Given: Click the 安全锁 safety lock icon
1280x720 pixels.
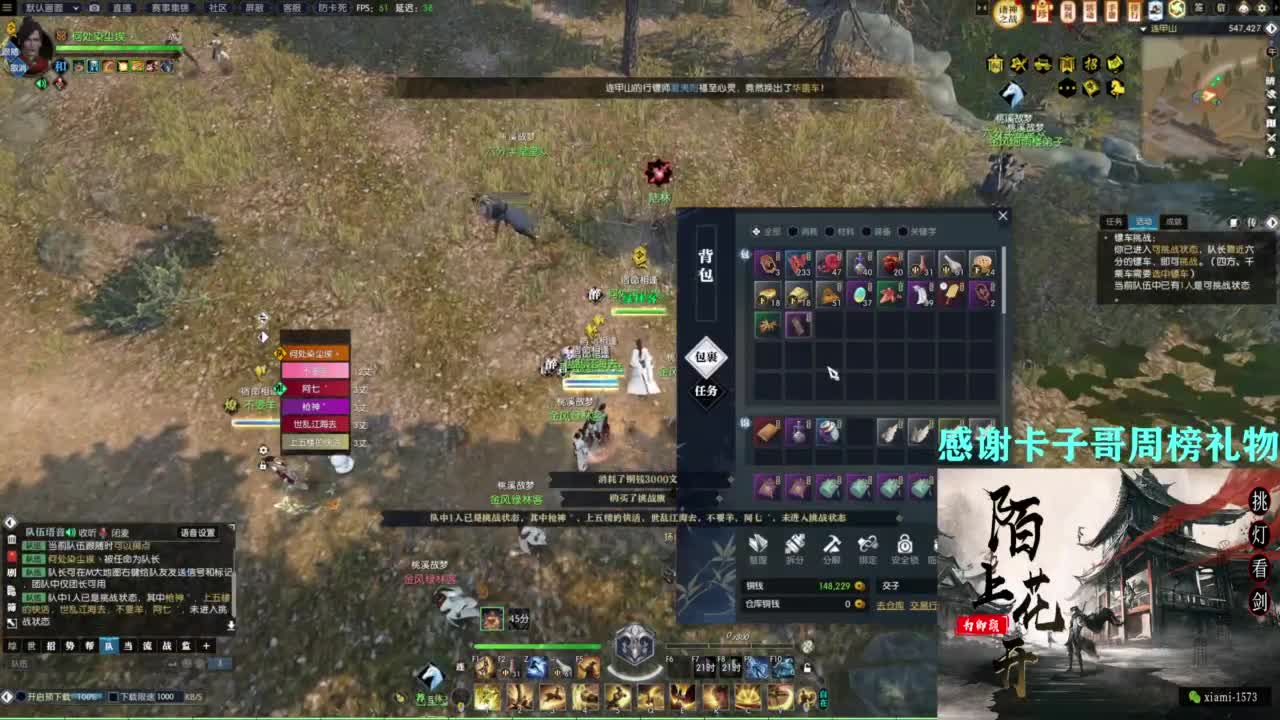Looking at the screenshot, I should 905,545.
